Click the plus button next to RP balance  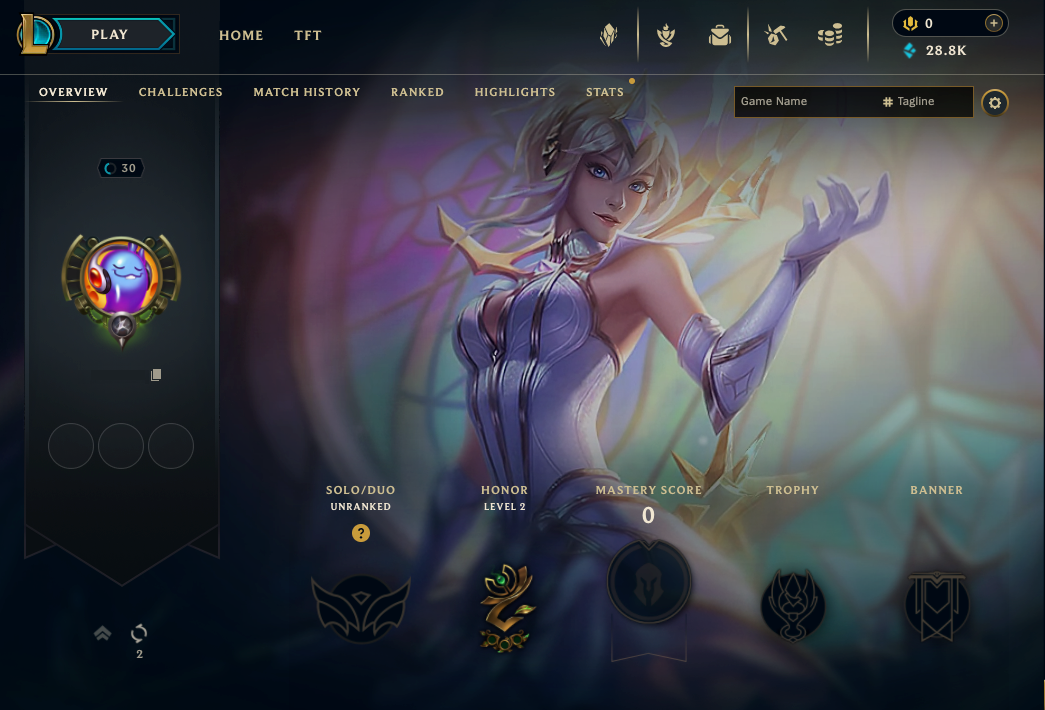coord(993,23)
